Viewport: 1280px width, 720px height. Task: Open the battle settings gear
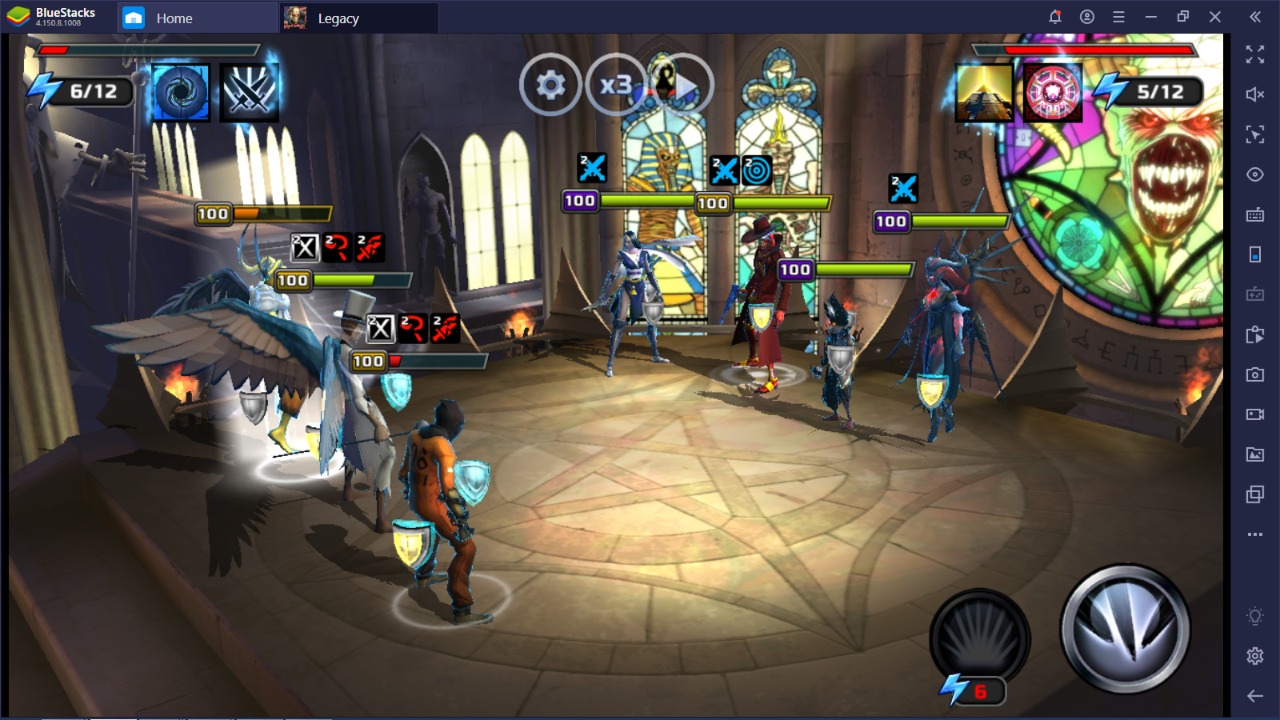pos(550,85)
